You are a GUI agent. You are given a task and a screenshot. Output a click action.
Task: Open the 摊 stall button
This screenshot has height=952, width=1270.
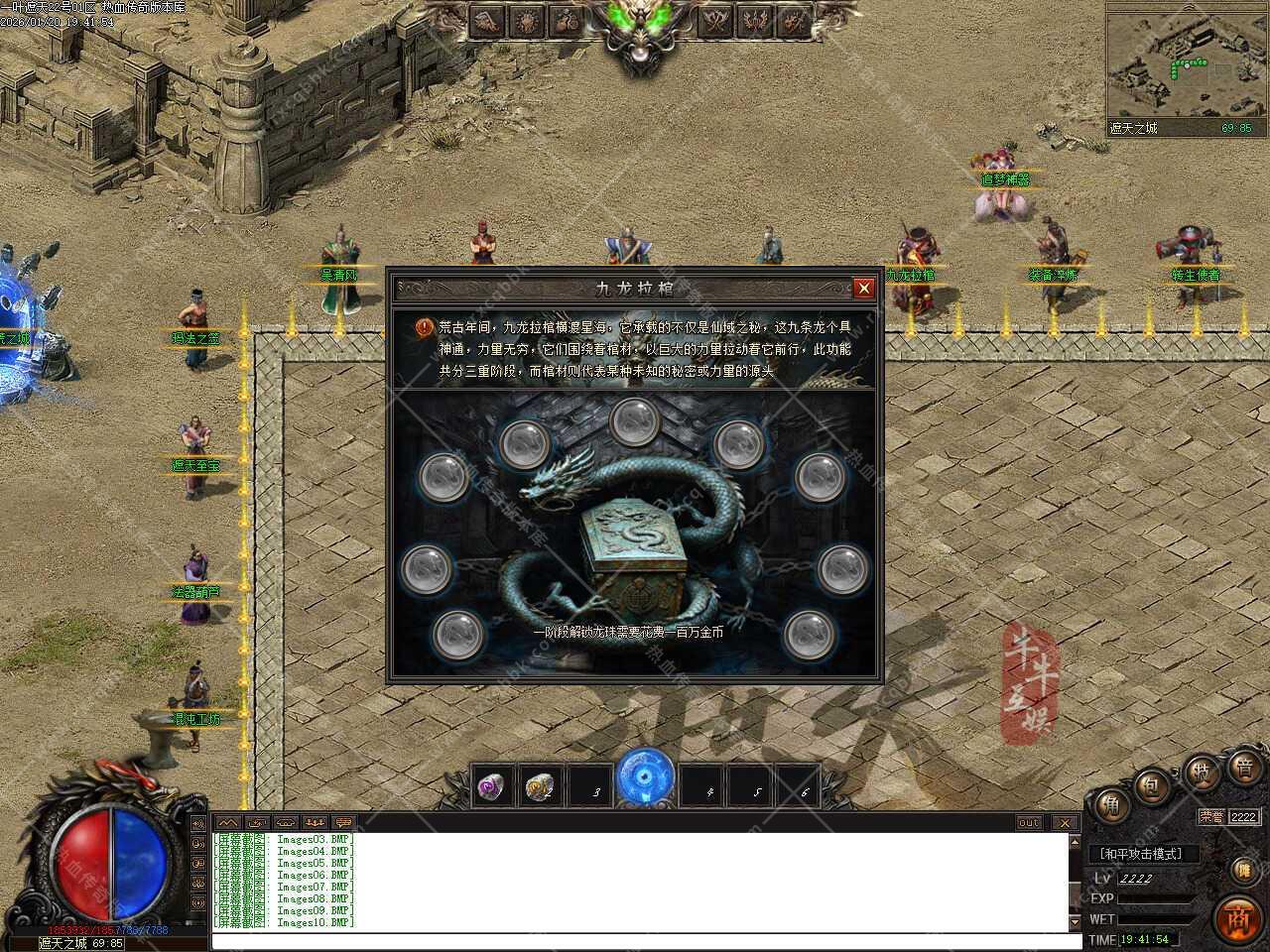(1243, 870)
